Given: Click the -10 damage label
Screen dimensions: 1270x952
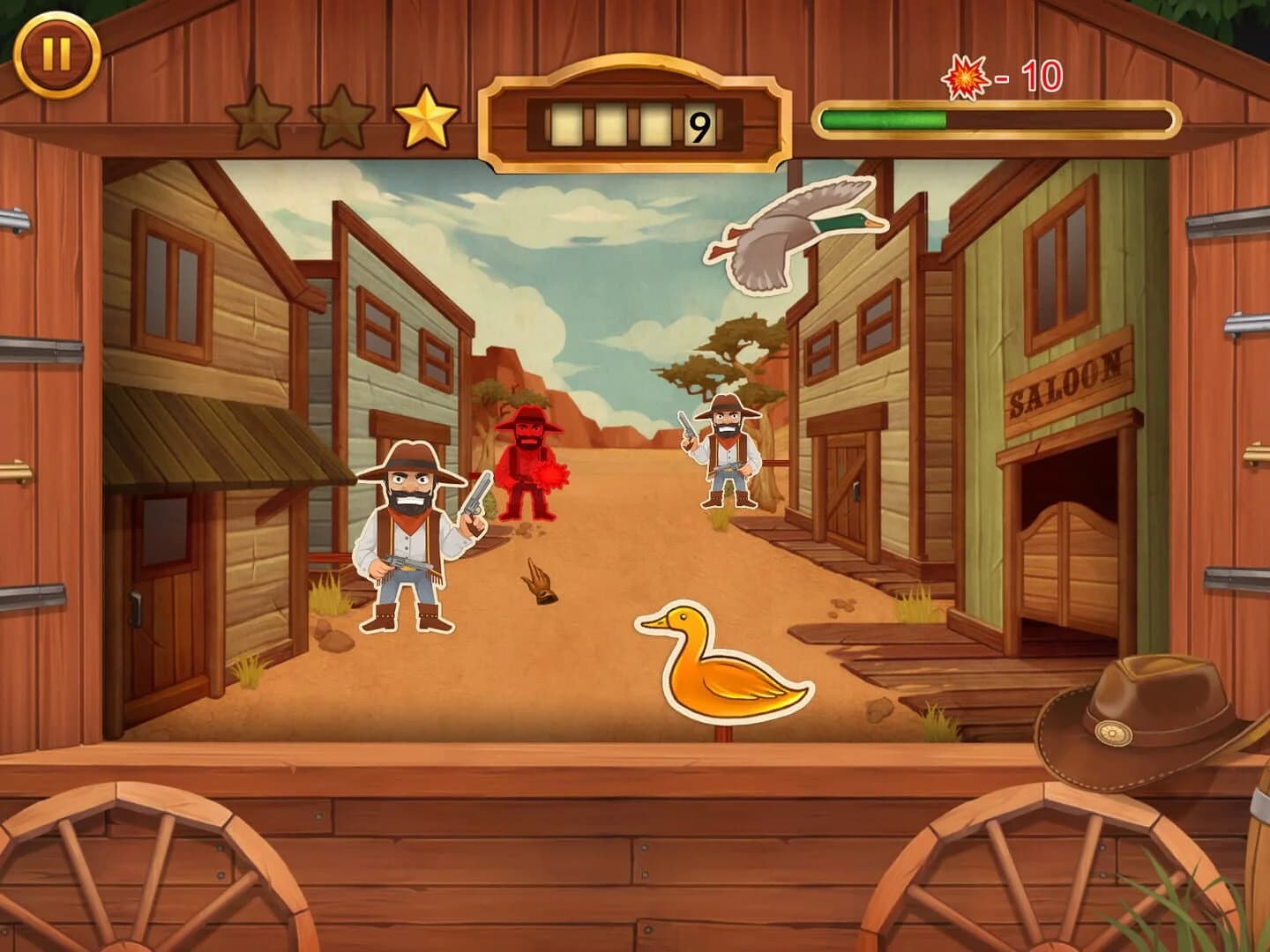Looking at the screenshot, I should pos(1027,78).
